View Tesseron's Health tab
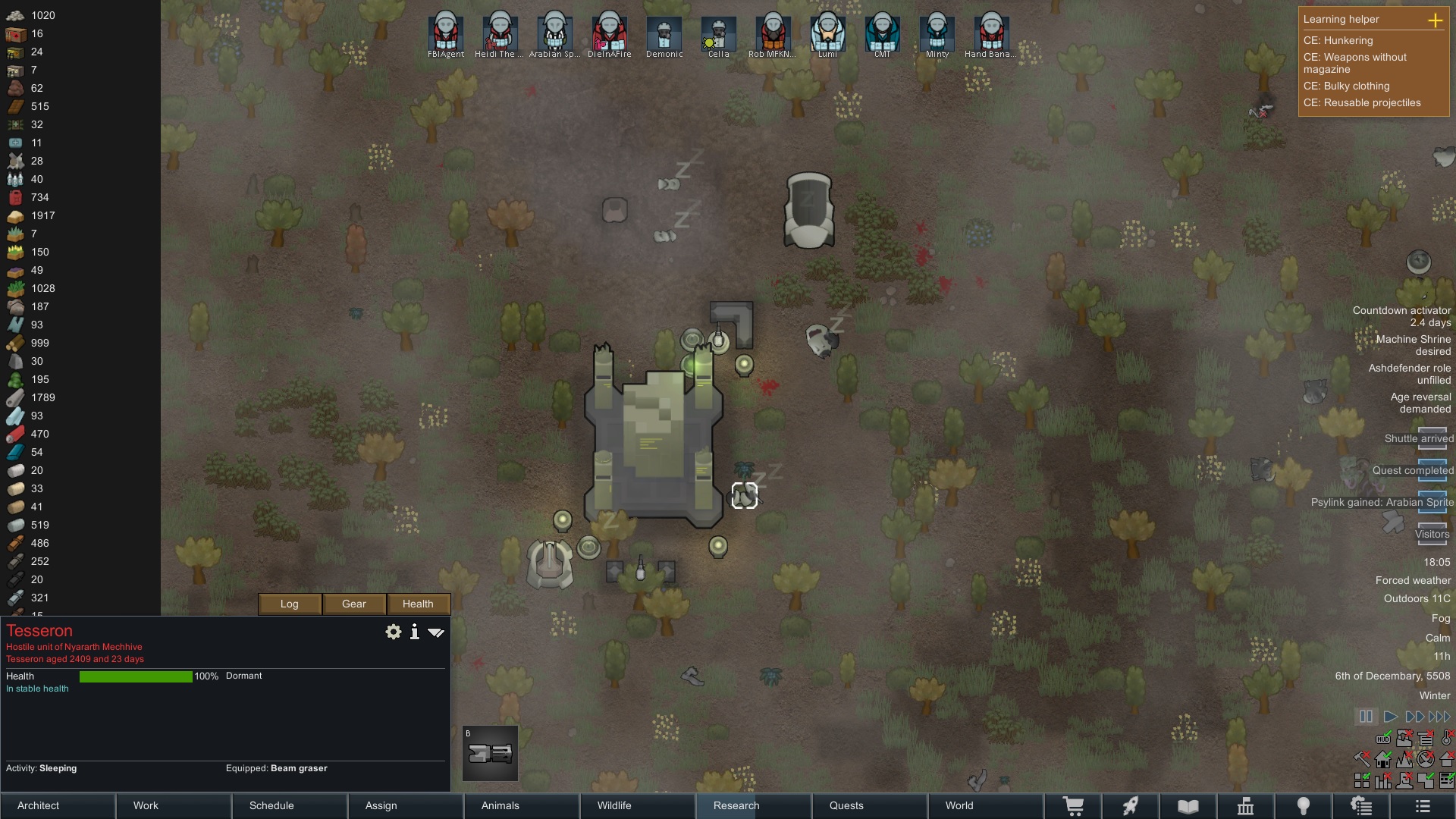The height and width of the screenshot is (819, 1456). pyautogui.click(x=418, y=604)
